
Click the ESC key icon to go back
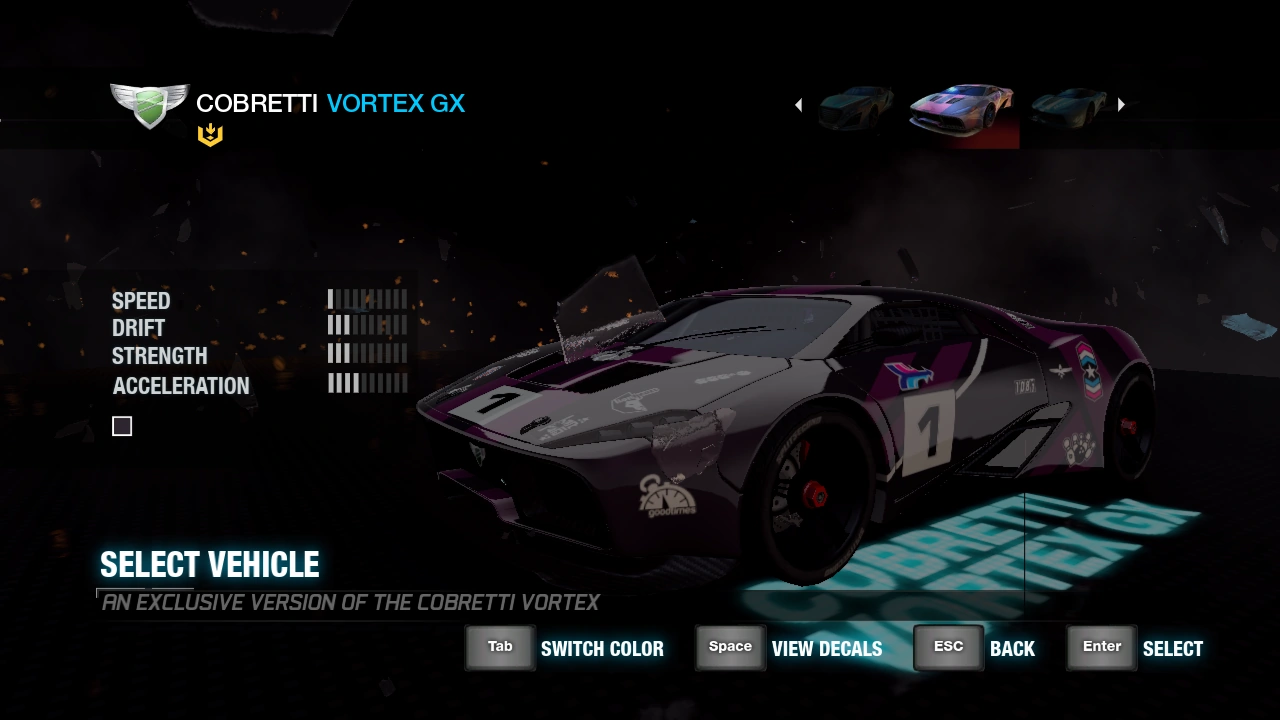point(947,646)
